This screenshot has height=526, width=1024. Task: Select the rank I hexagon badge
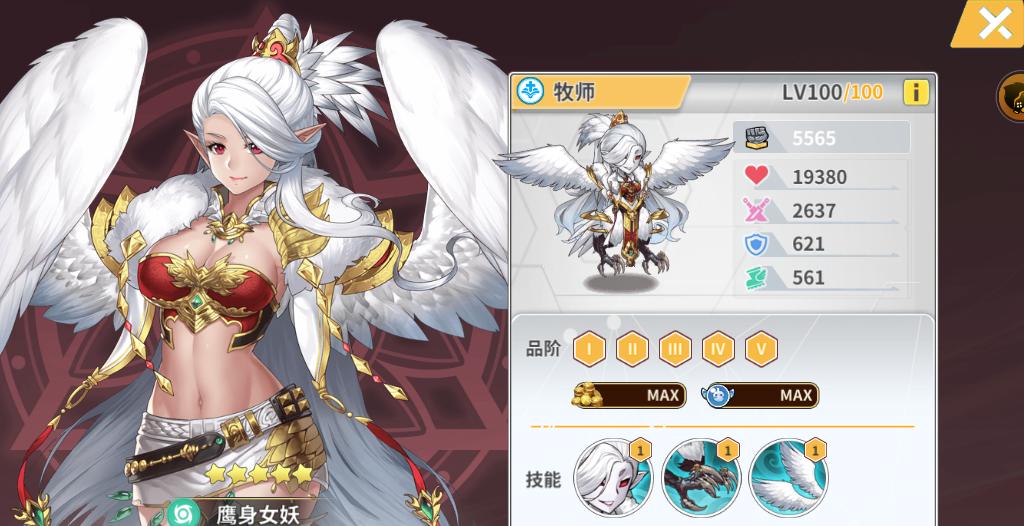pos(589,349)
